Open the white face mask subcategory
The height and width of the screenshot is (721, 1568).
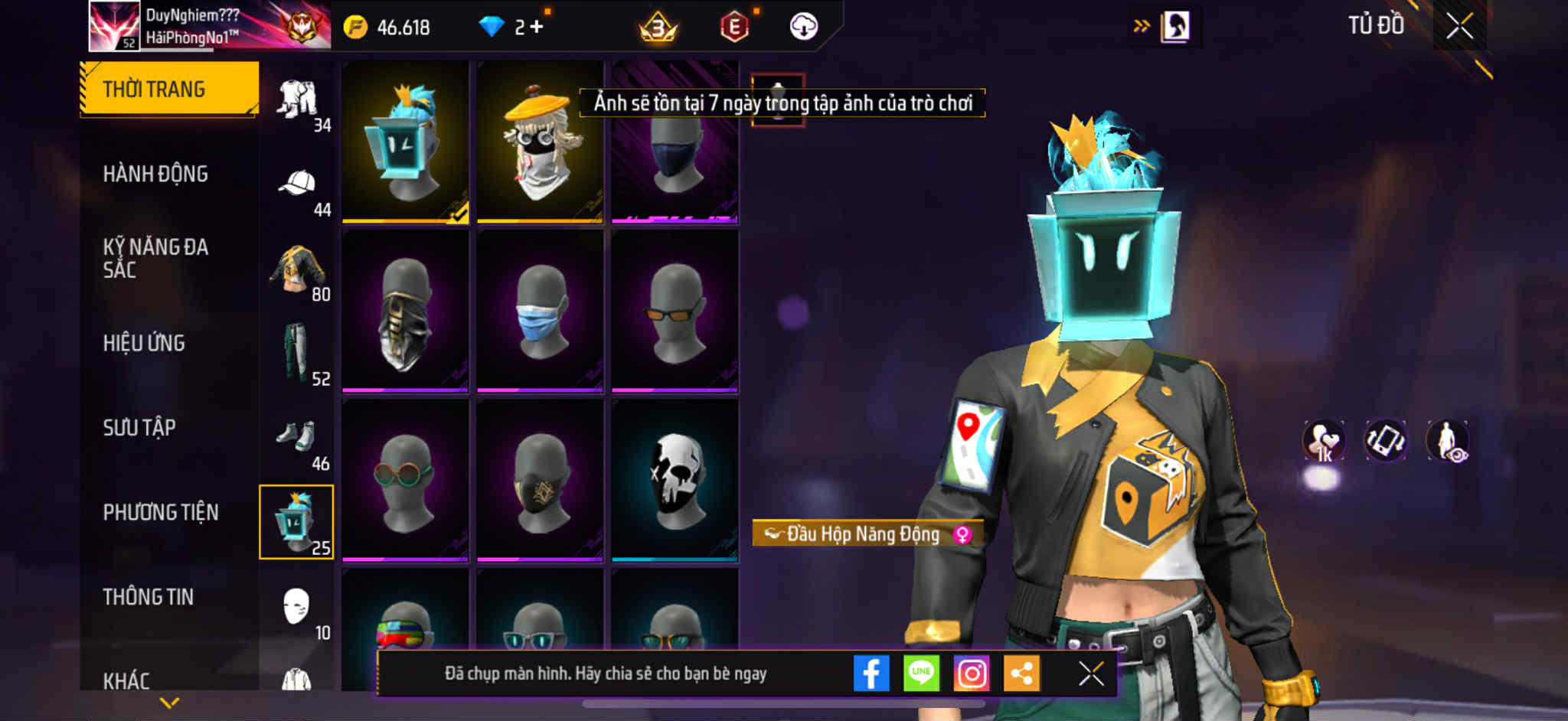coord(297,608)
